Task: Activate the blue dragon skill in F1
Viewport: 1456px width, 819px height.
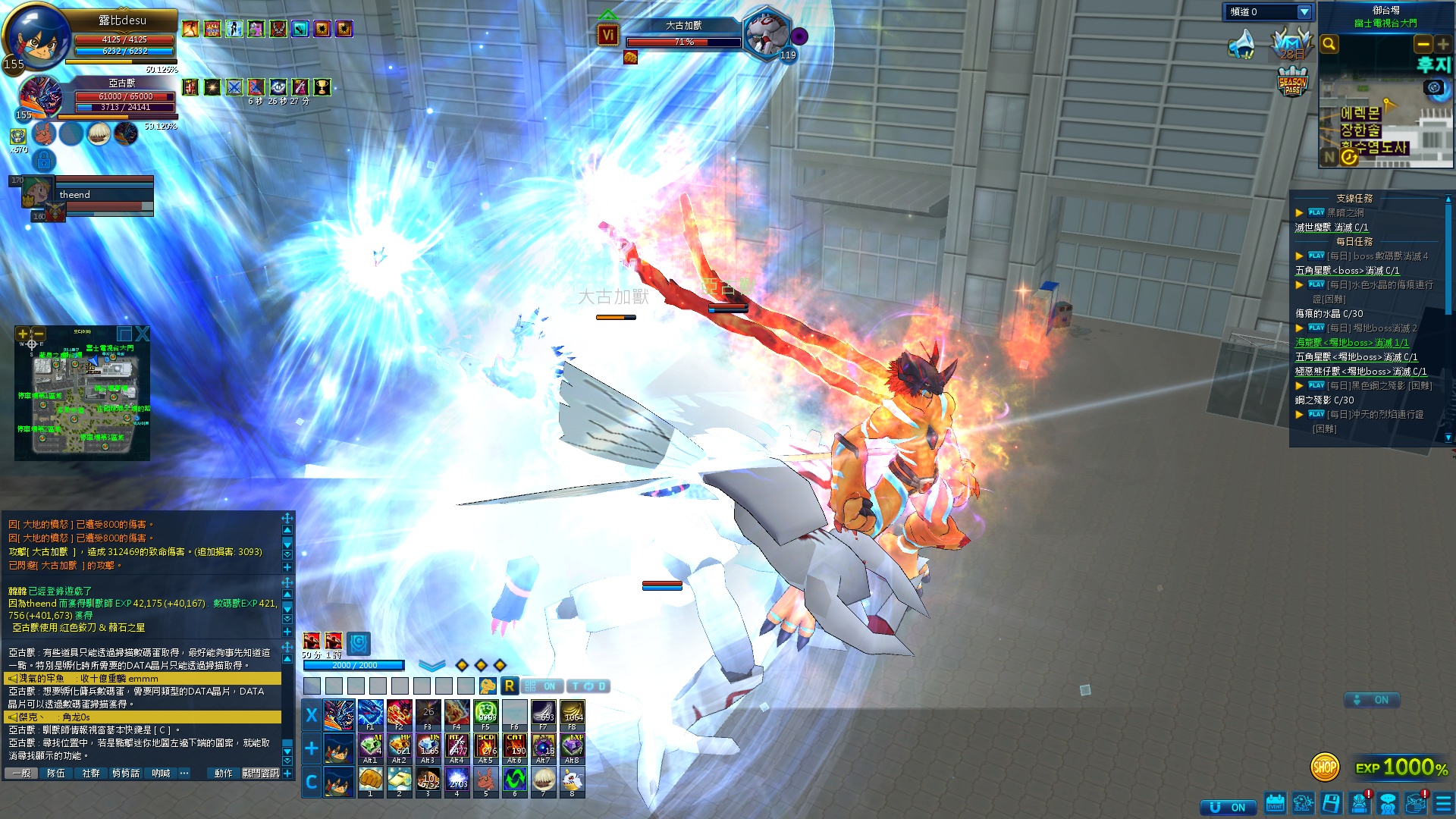Action: coord(370,714)
